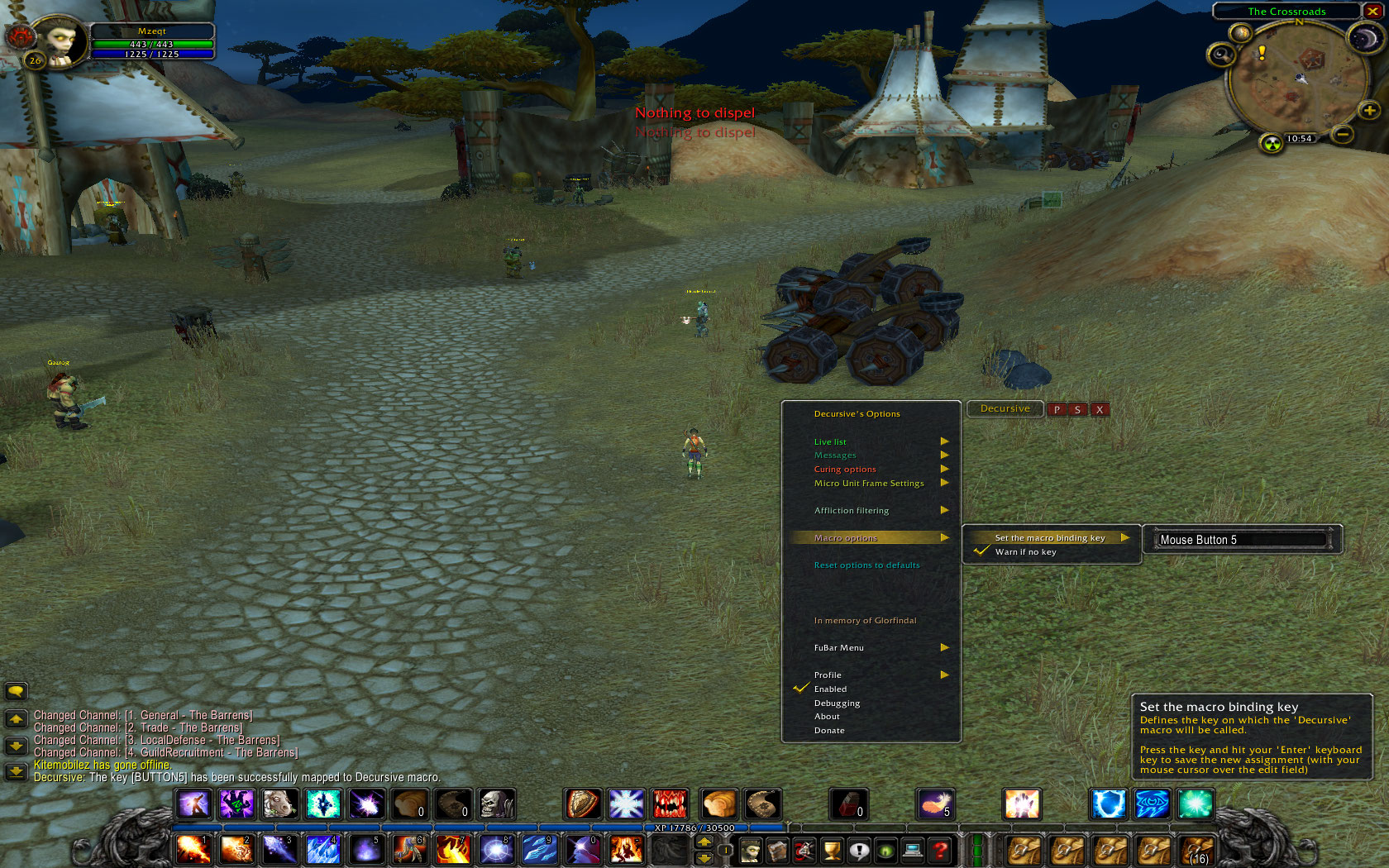The width and height of the screenshot is (1389, 868).
Task: Choose the Donate menu entry
Action: click(829, 731)
